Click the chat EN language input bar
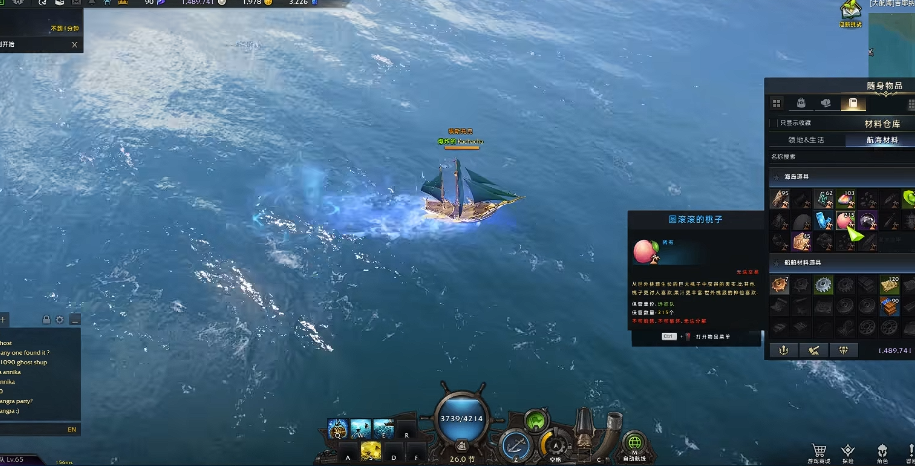Viewport: 915px width, 466px height. [x=40, y=429]
